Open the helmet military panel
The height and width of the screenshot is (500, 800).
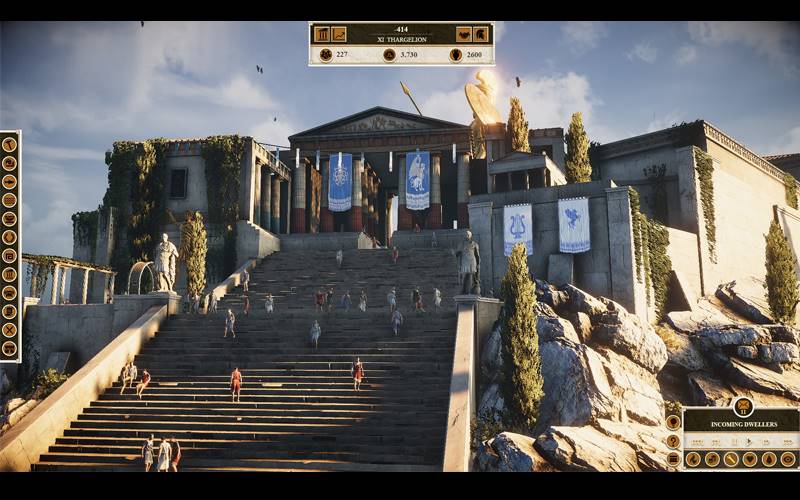pos(481,34)
